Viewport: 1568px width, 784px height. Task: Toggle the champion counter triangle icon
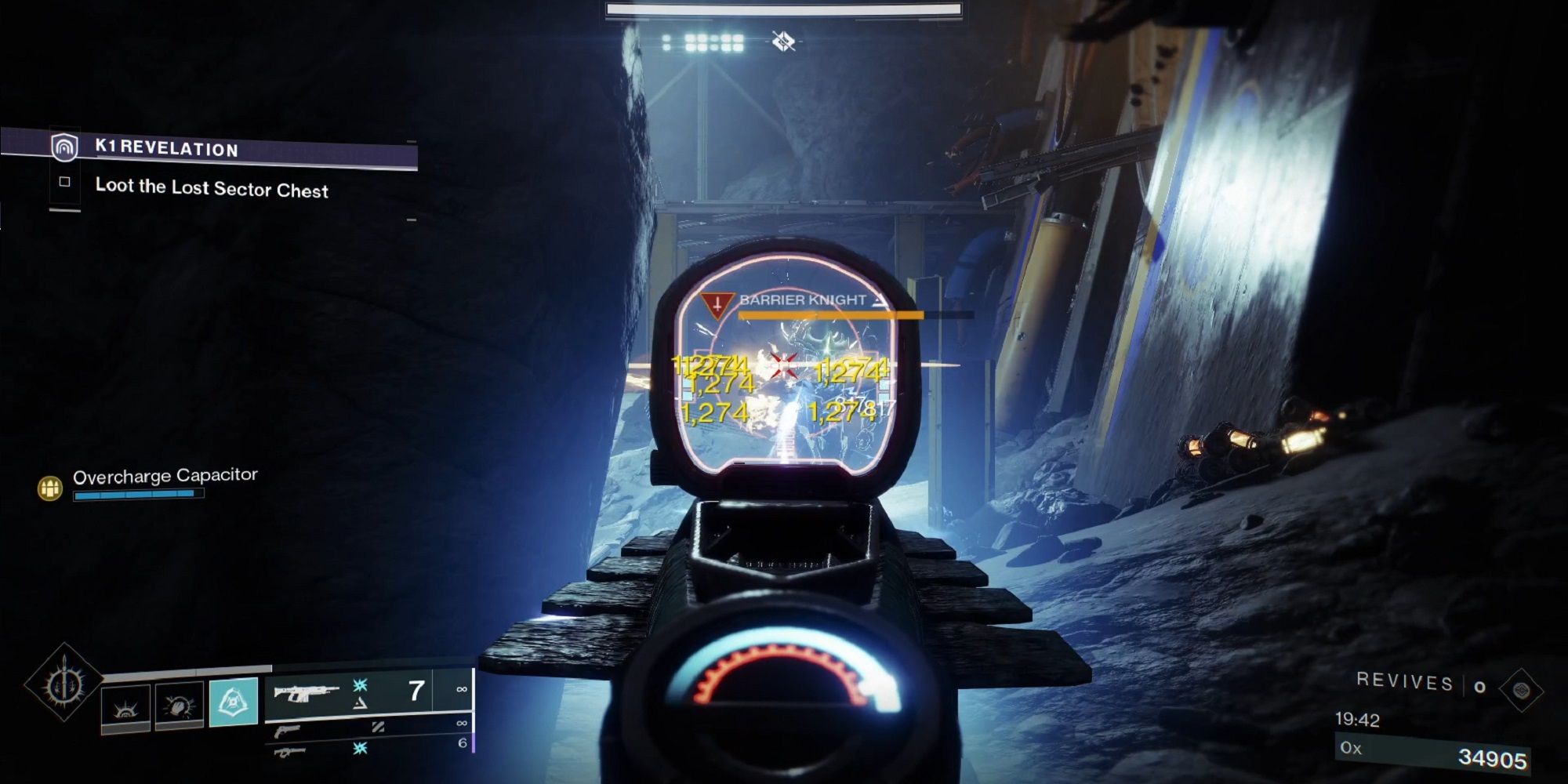[358, 704]
